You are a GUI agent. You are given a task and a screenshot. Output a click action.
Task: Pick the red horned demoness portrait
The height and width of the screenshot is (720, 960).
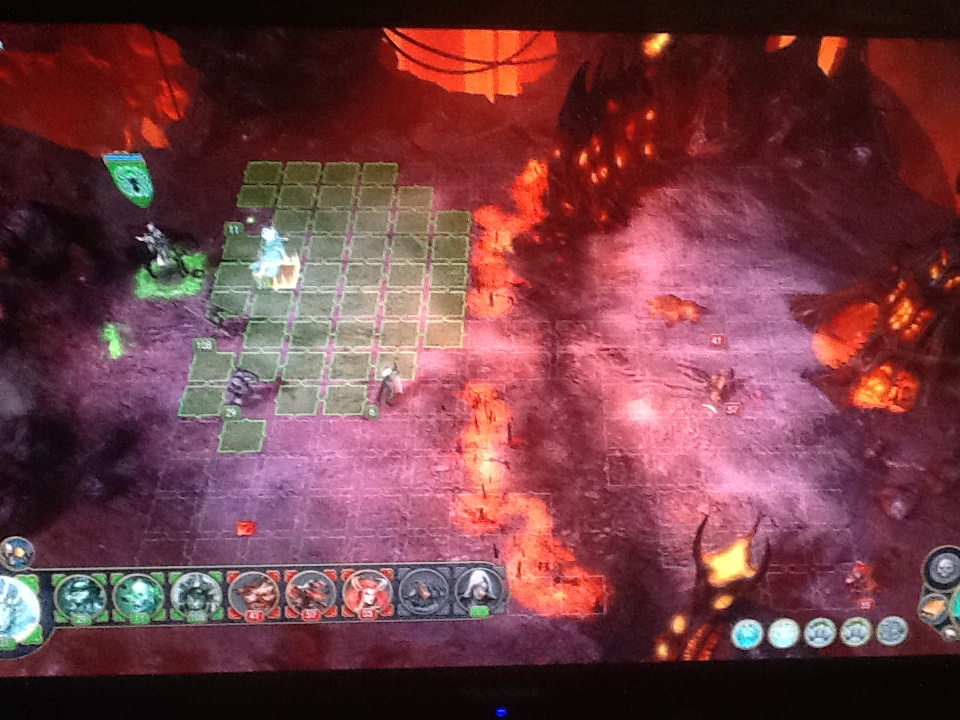click(x=367, y=592)
